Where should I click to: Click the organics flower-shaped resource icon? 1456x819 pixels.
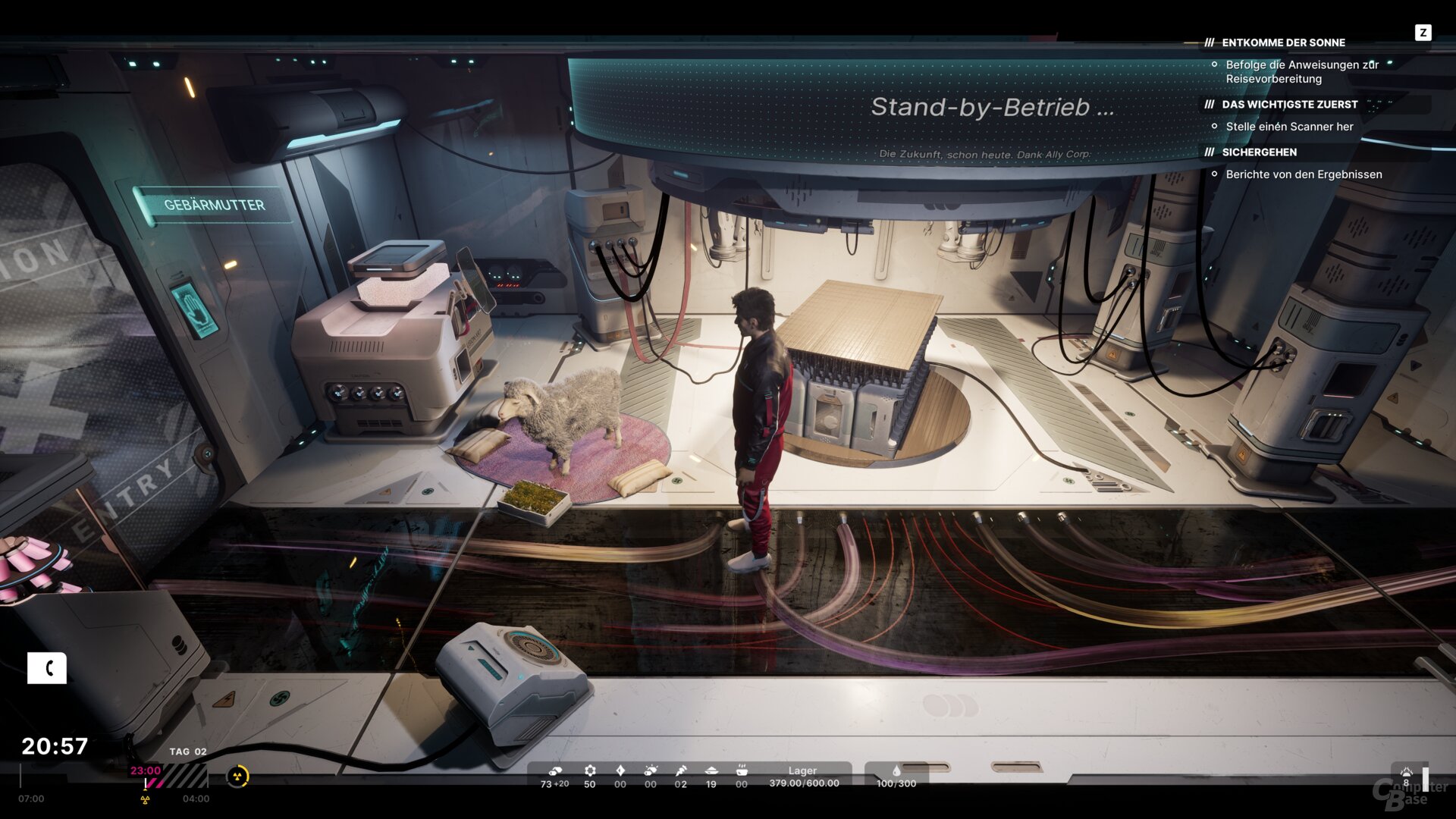point(589,771)
